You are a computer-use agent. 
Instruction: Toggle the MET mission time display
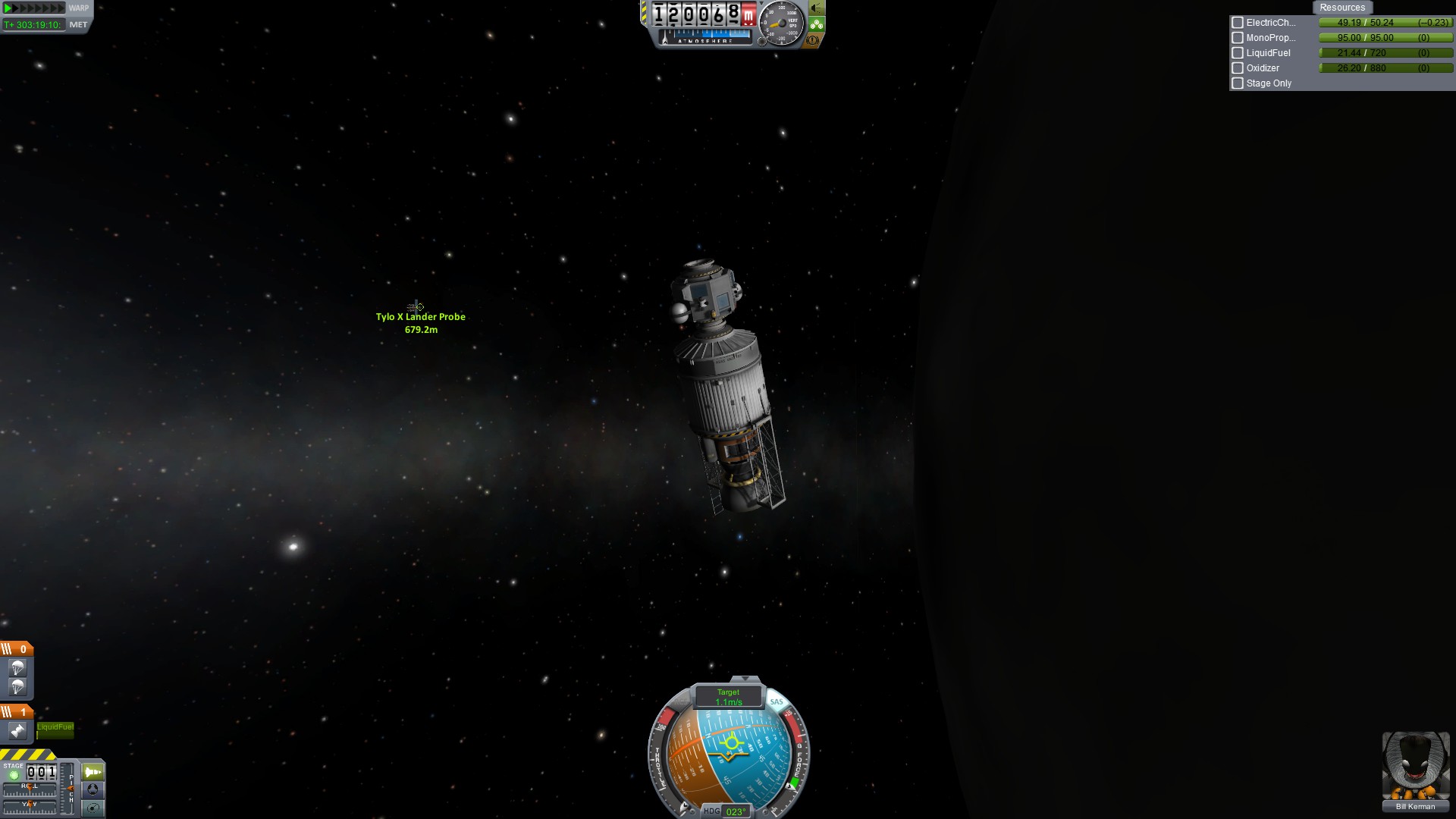coord(78,25)
